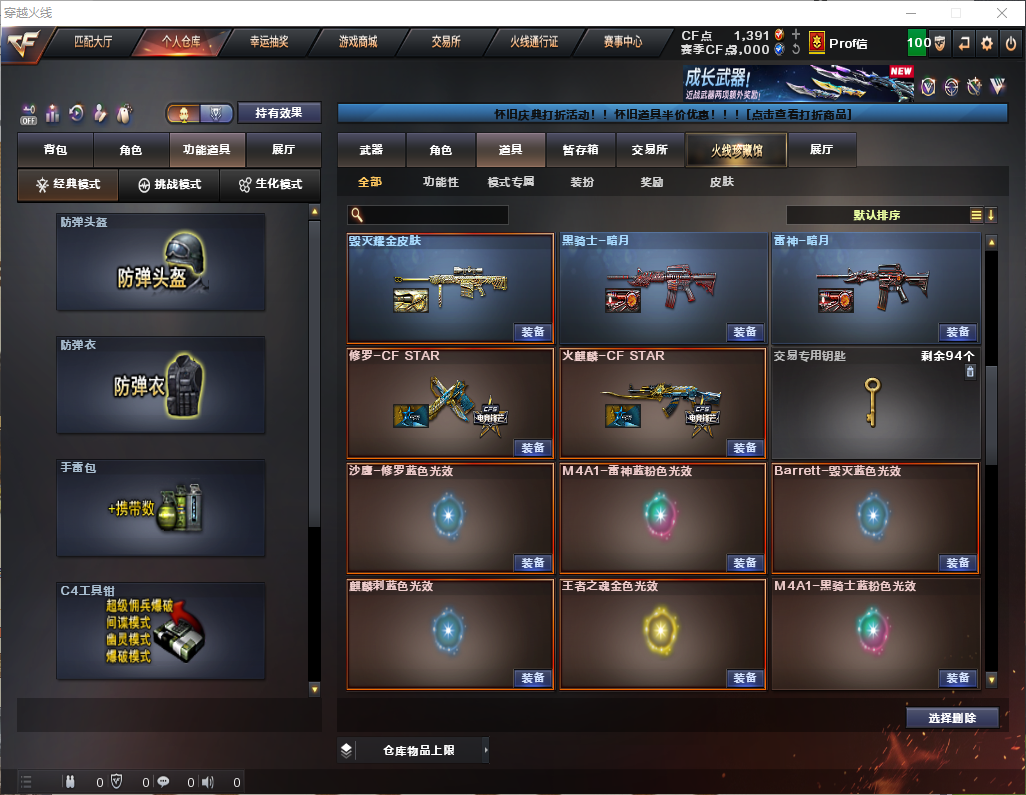This screenshot has height=795, width=1026.
Task: Open the 火线珍藏馆 tab
Action: pyautogui.click(x=735, y=150)
